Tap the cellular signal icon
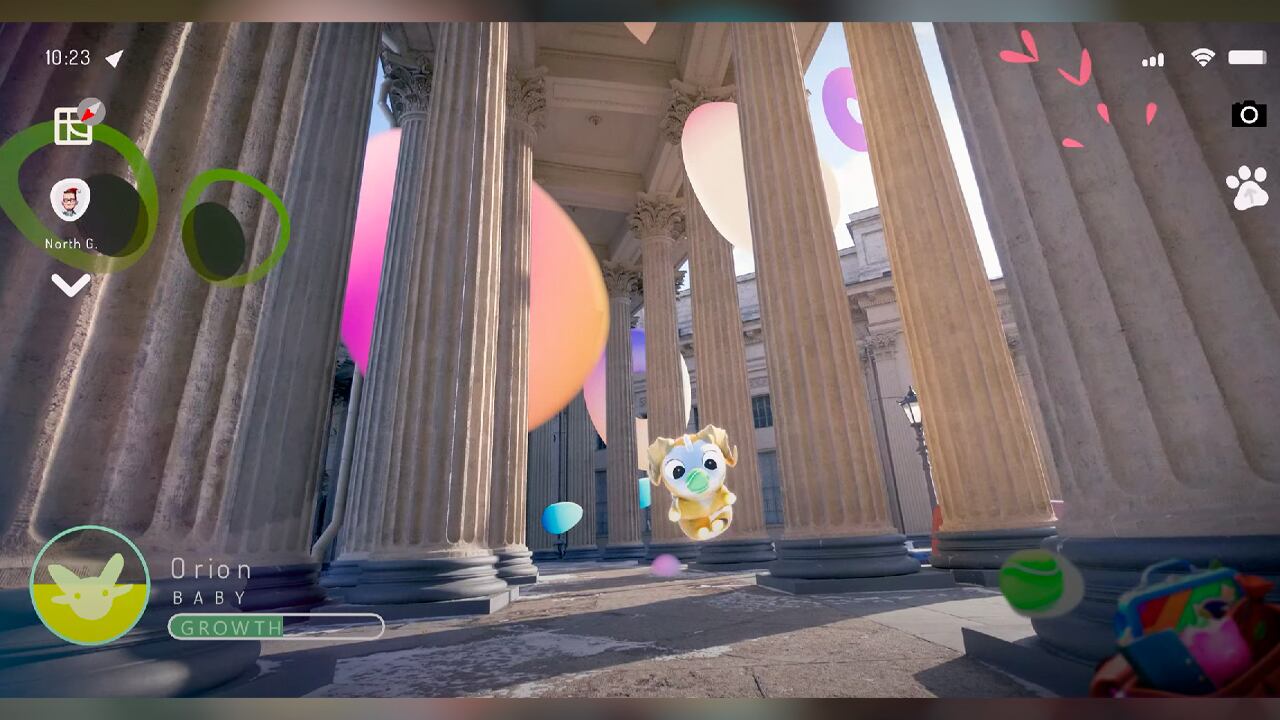 click(x=1152, y=60)
